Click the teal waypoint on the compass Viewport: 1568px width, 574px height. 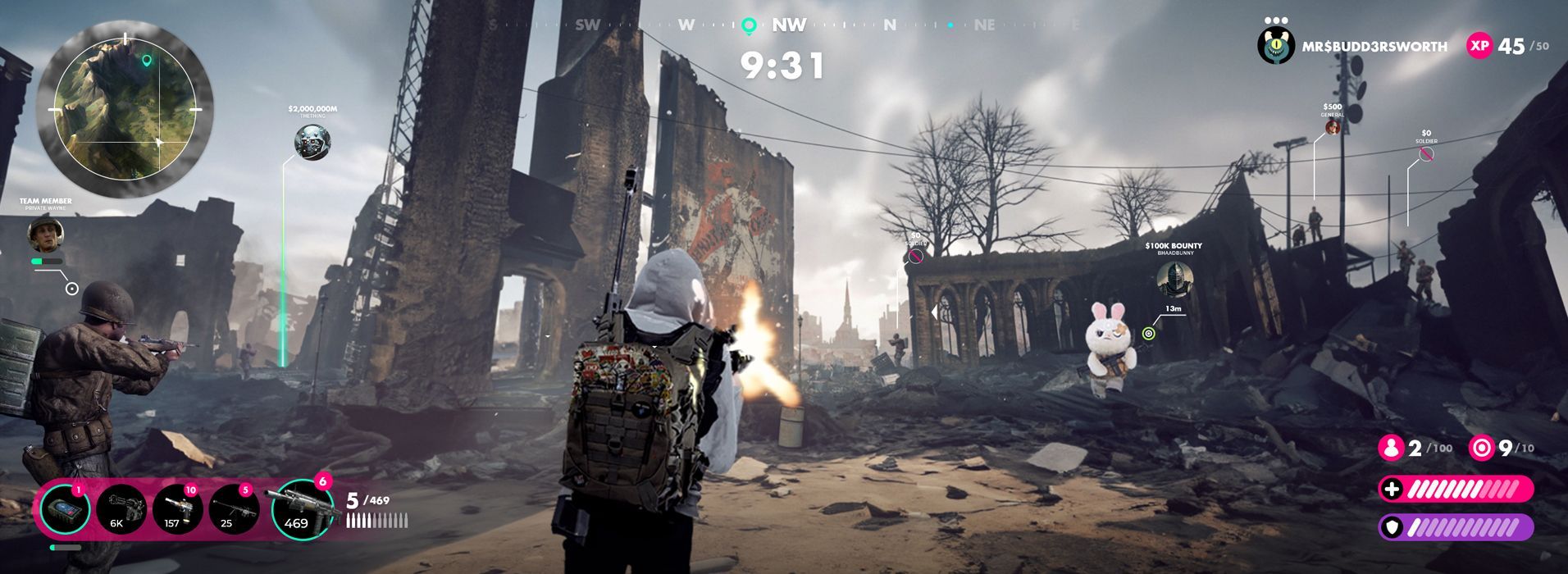tap(748, 25)
